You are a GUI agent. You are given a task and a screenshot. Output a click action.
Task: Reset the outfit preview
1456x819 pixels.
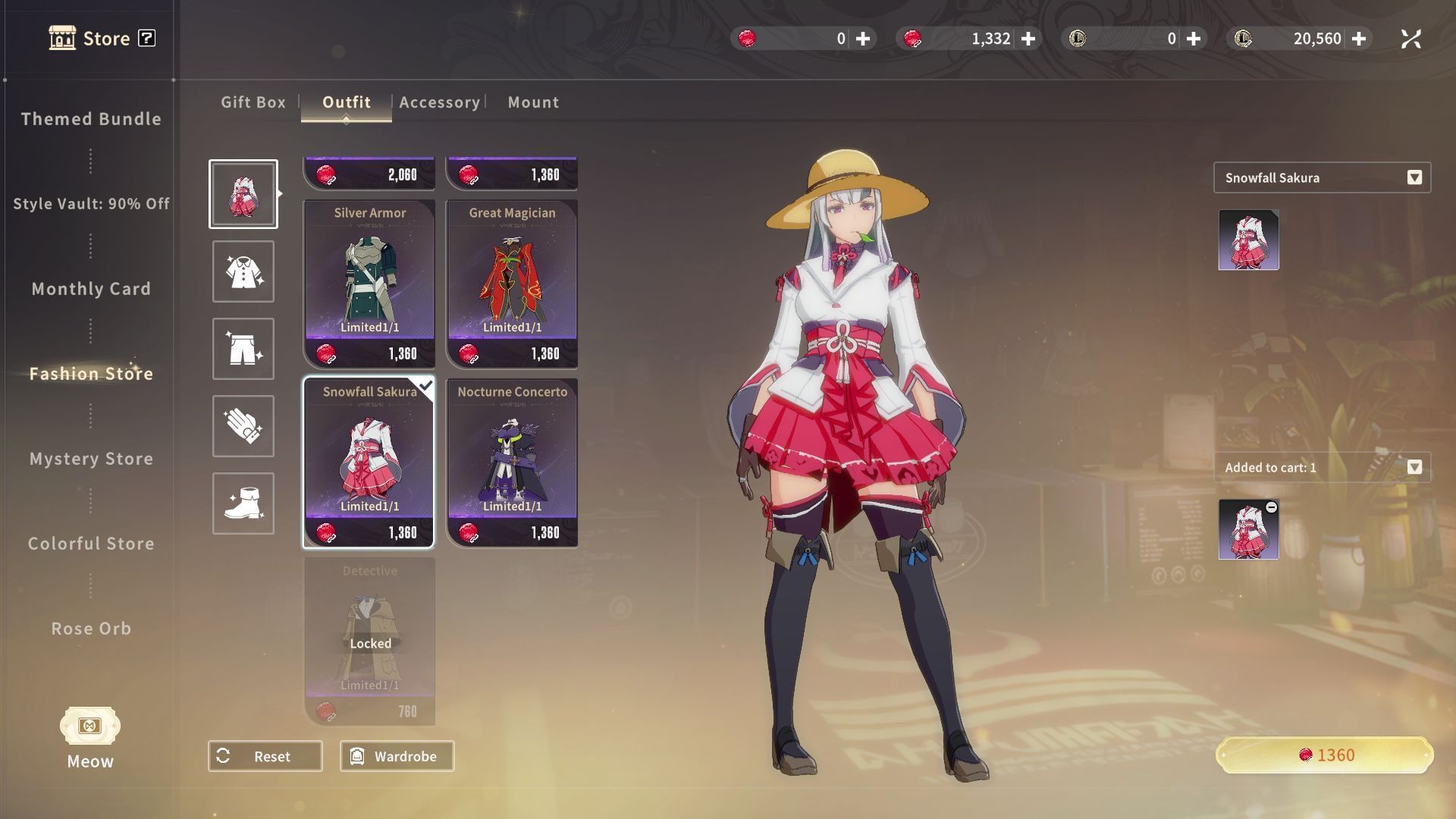coord(265,756)
